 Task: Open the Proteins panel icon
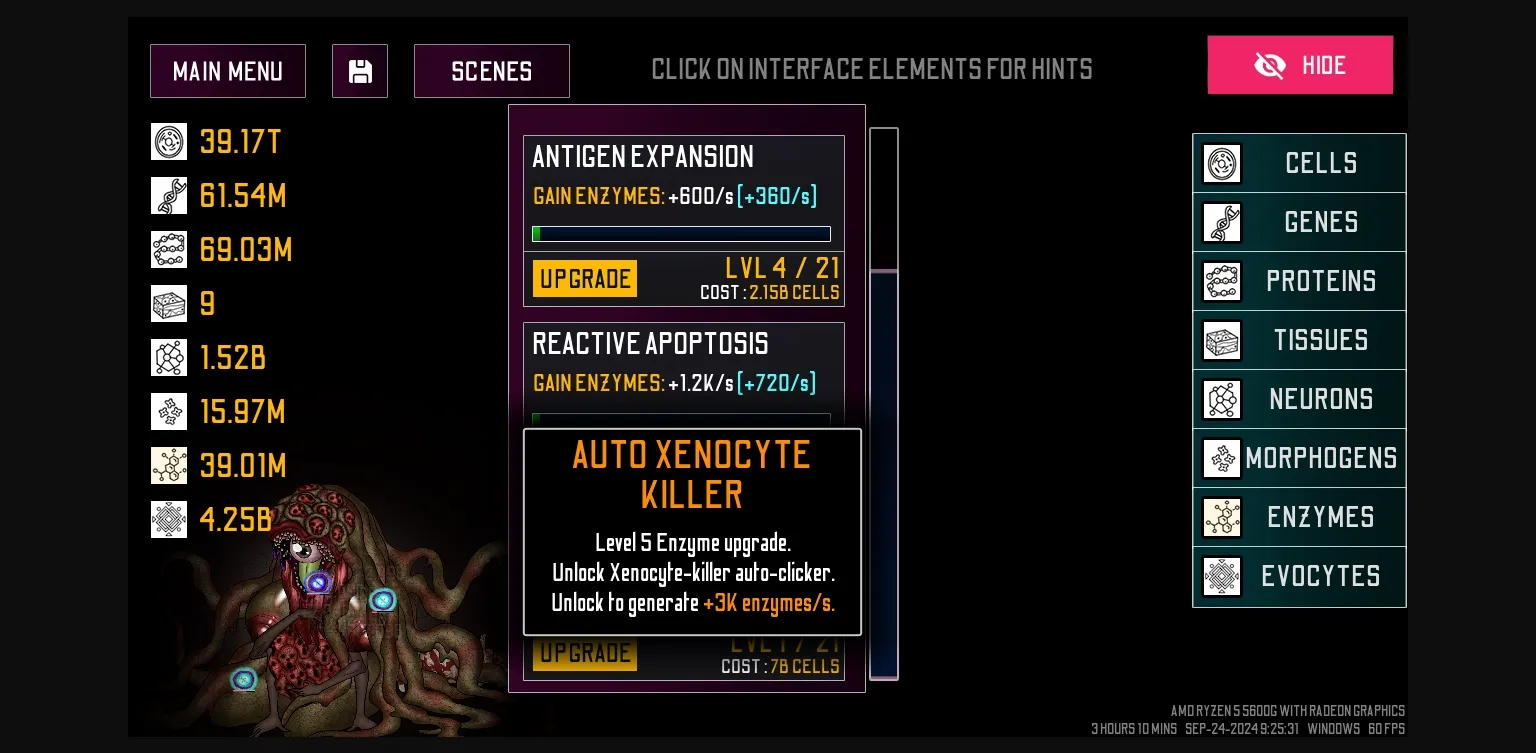1221,281
